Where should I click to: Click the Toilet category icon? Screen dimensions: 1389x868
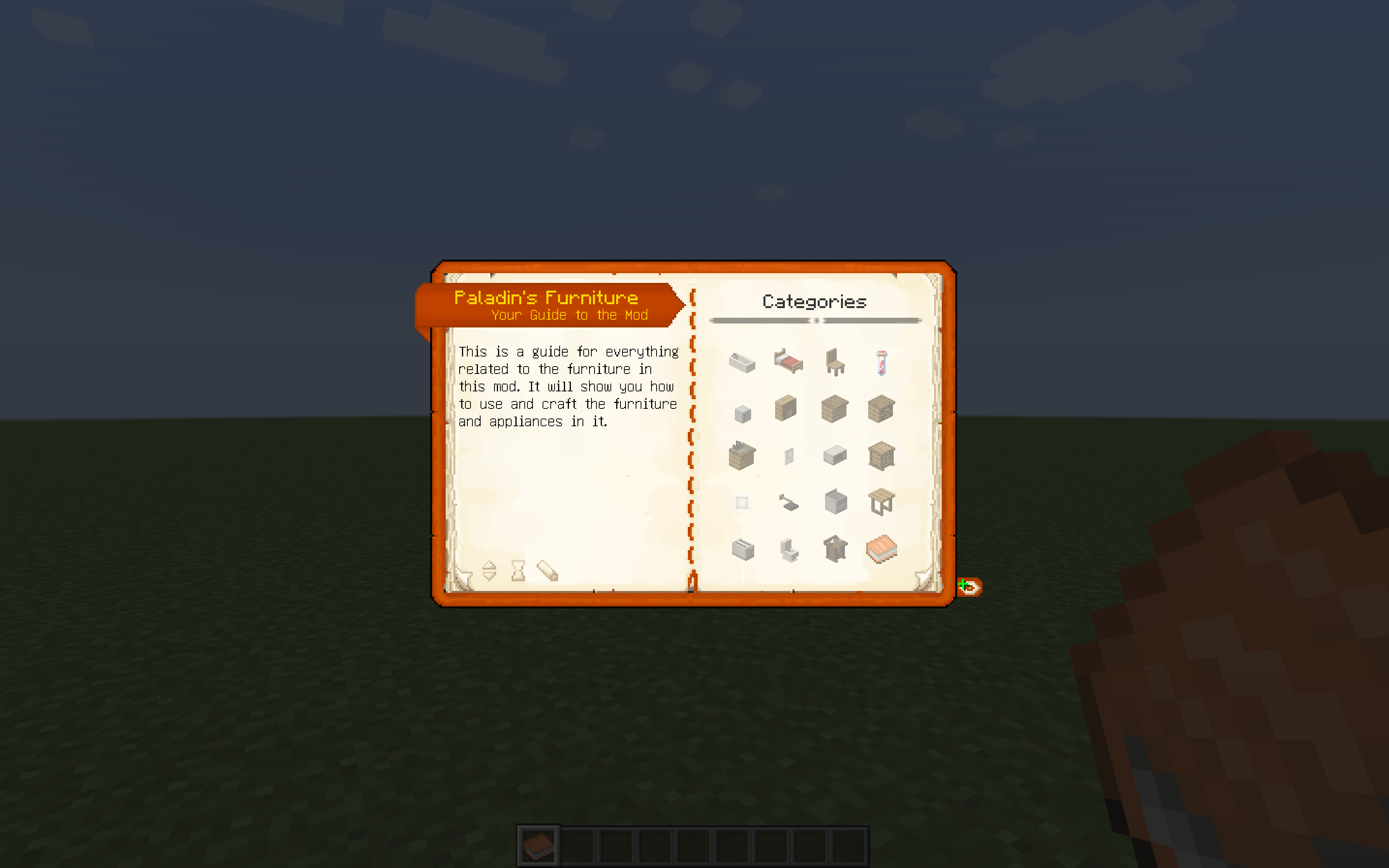pos(788,548)
